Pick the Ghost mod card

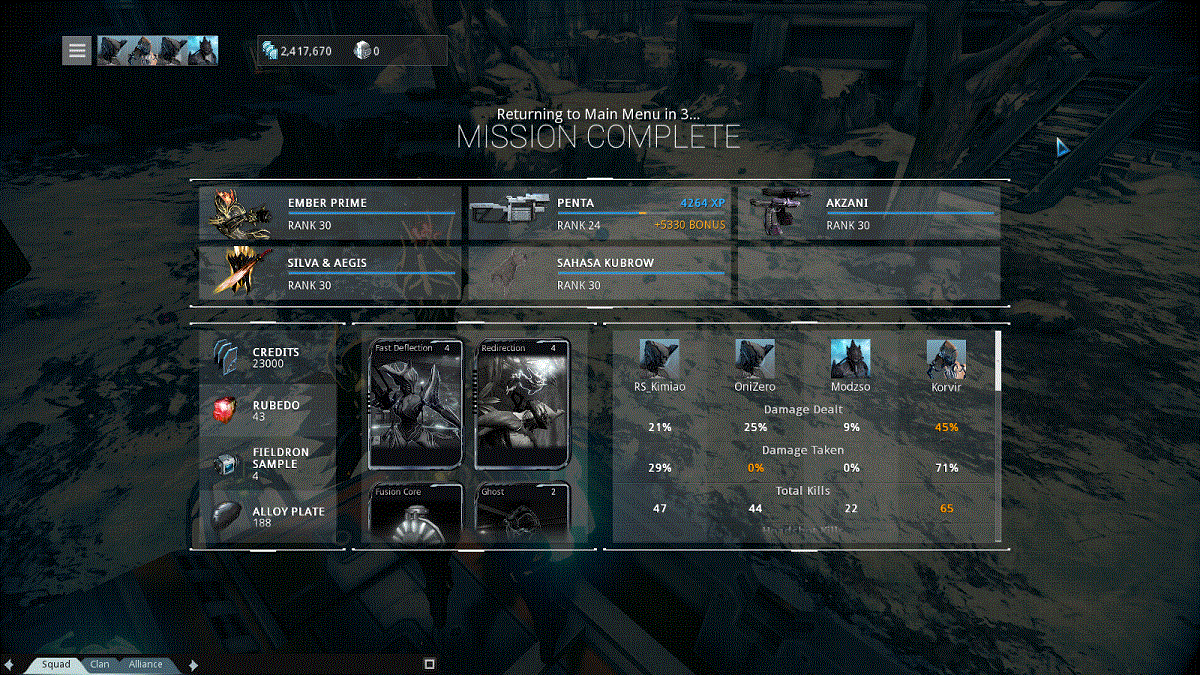(x=520, y=514)
